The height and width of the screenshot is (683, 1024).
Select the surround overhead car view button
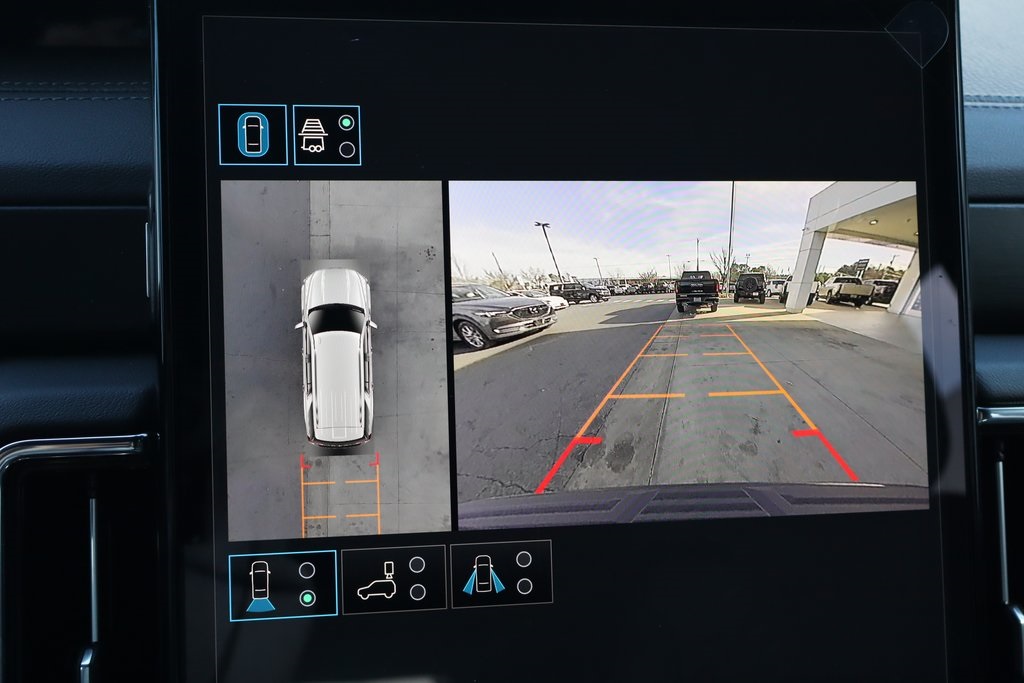click(x=253, y=135)
